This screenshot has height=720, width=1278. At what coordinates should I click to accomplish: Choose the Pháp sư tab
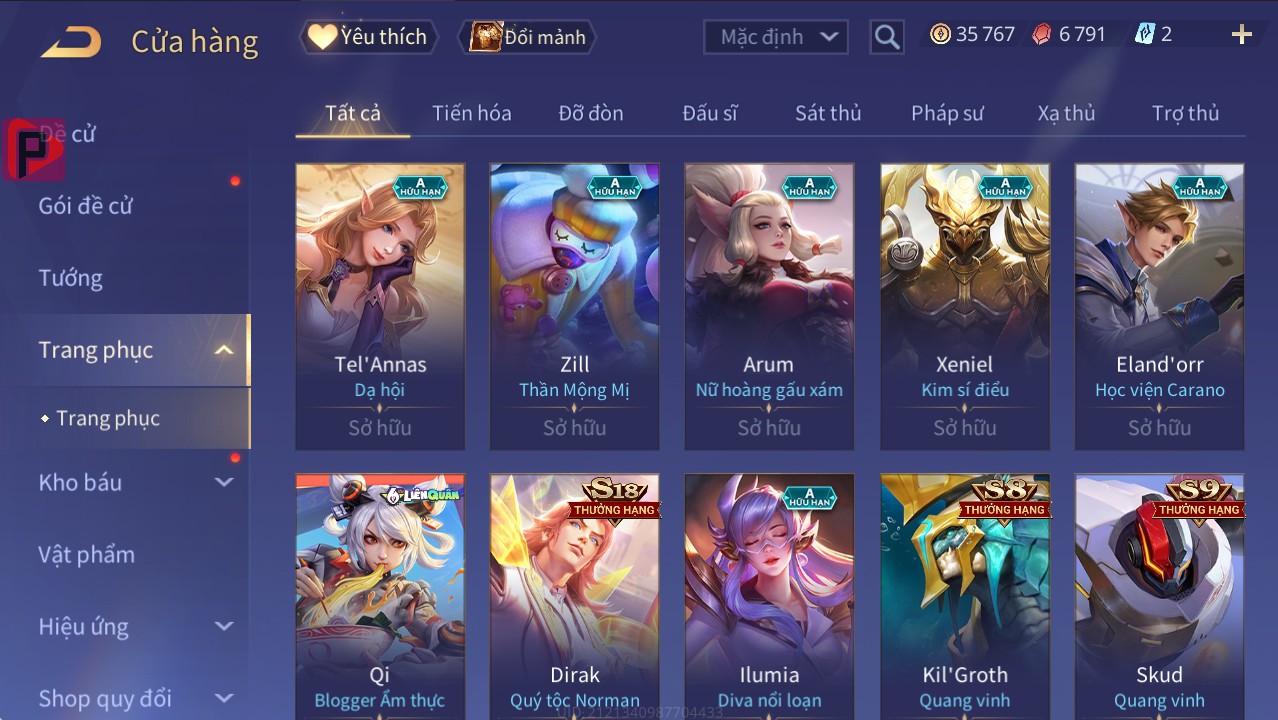click(x=947, y=113)
